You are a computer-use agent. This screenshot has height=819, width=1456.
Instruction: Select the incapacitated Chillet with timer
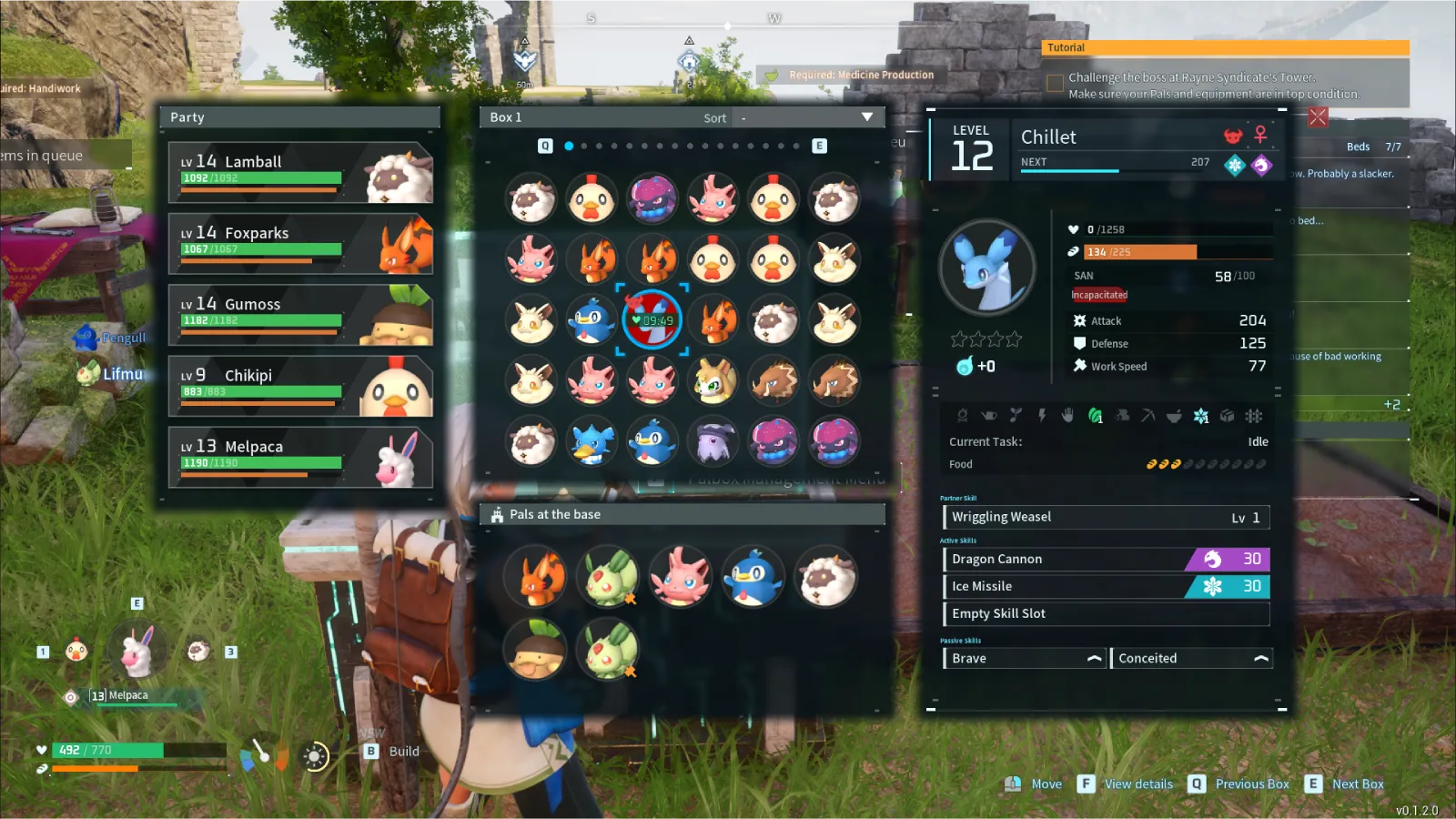652,319
